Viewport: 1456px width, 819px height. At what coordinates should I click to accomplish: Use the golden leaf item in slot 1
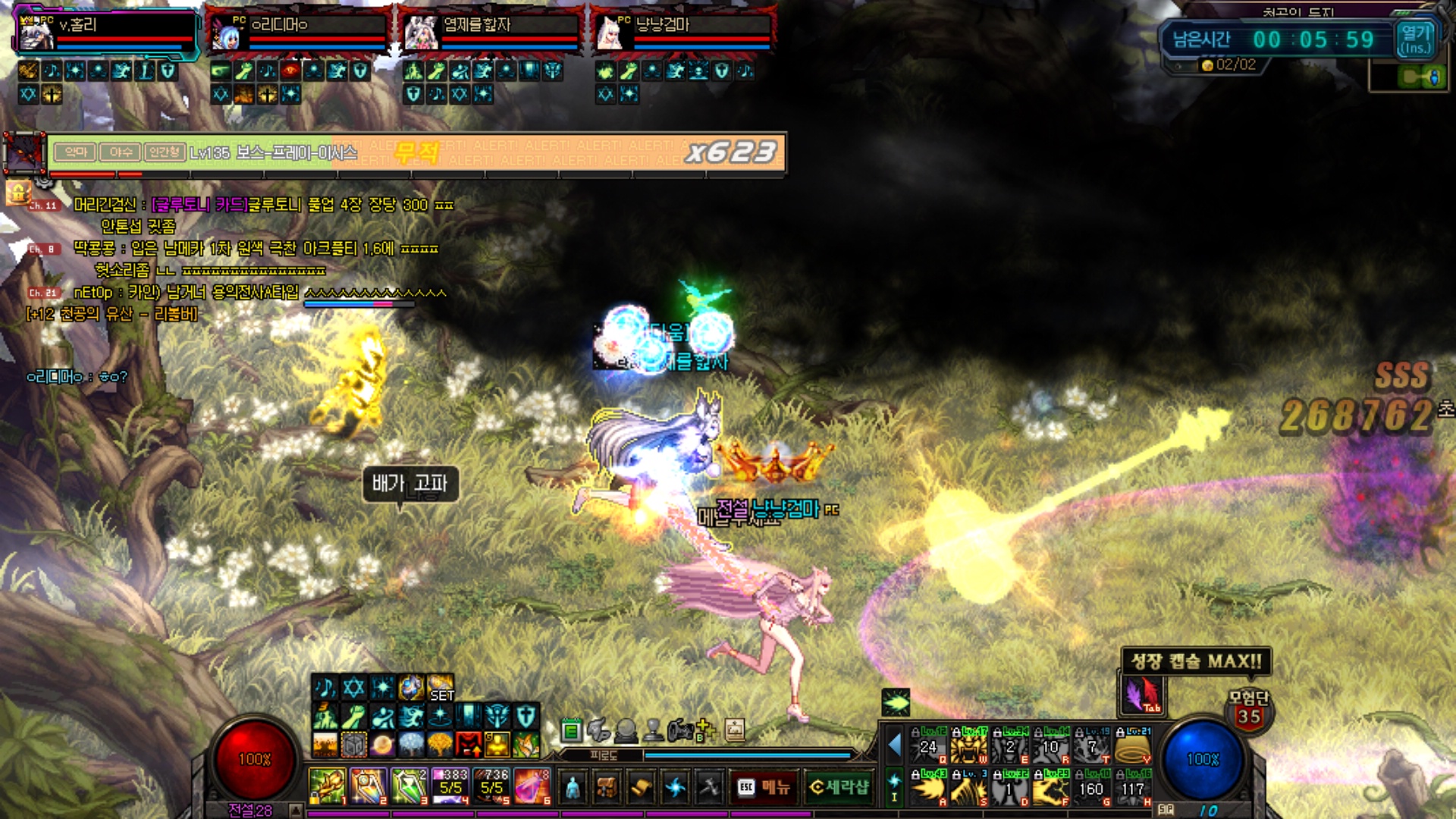coord(327,786)
